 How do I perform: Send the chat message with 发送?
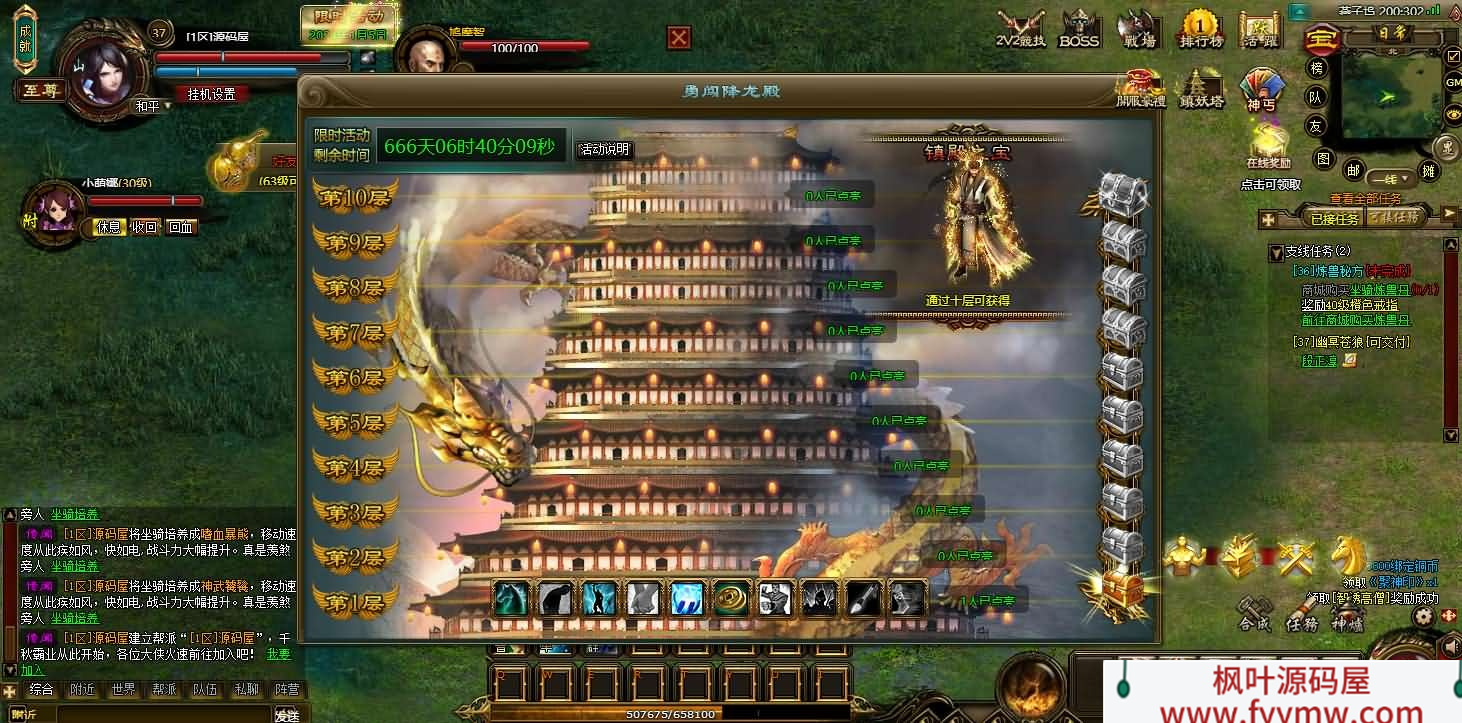287,715
